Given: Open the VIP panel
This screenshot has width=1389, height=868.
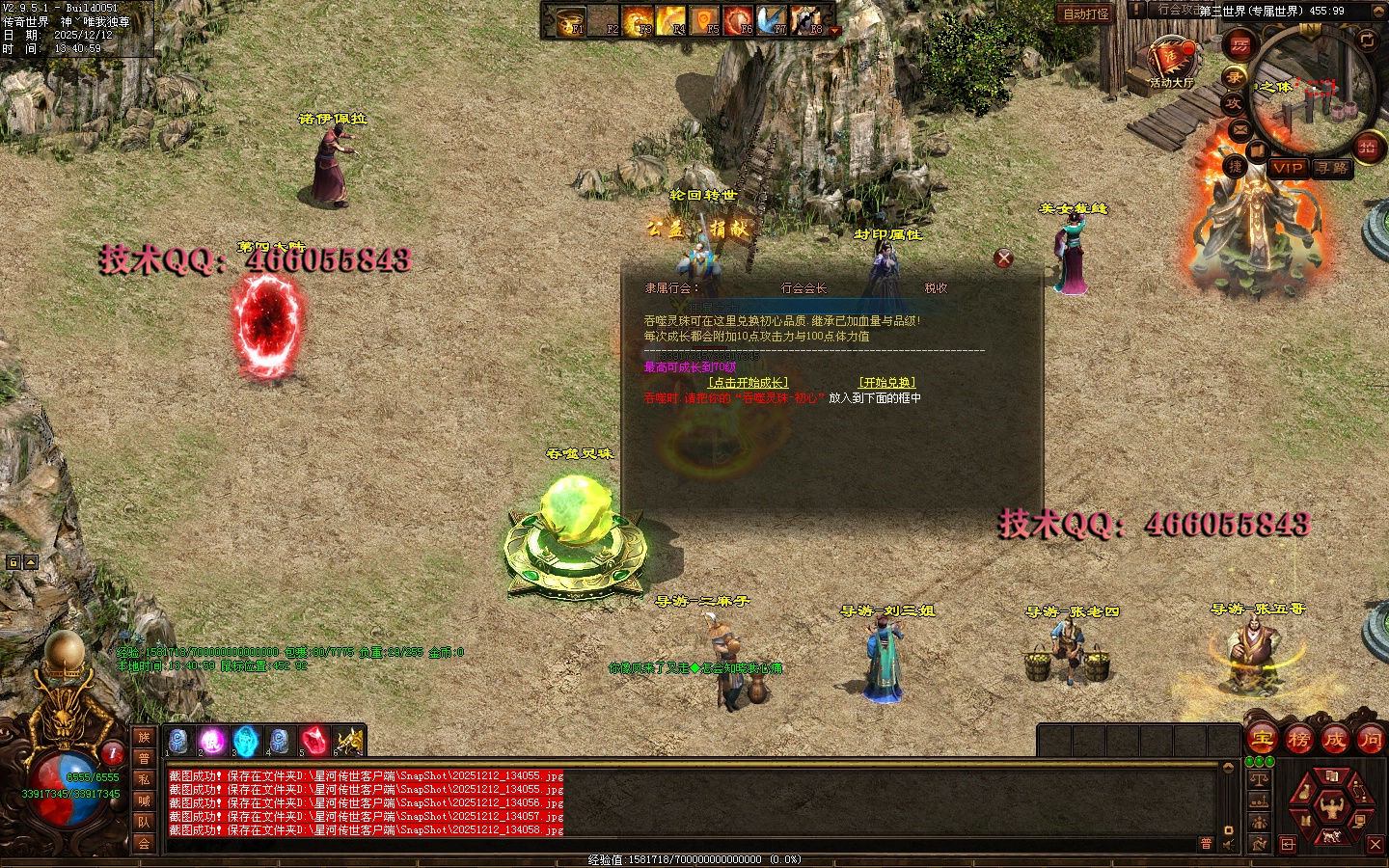Looking at the screenshot, I should [x=1287, y=168].
